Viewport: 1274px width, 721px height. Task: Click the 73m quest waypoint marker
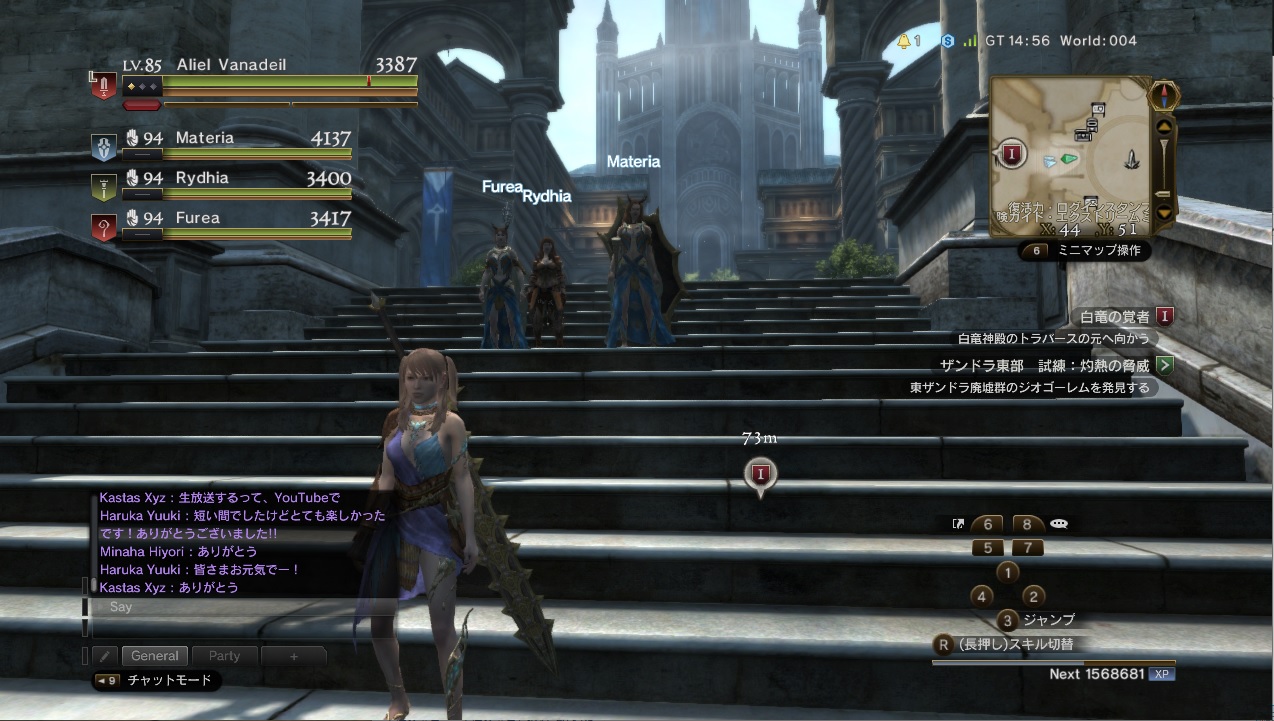tap(760, 473)
